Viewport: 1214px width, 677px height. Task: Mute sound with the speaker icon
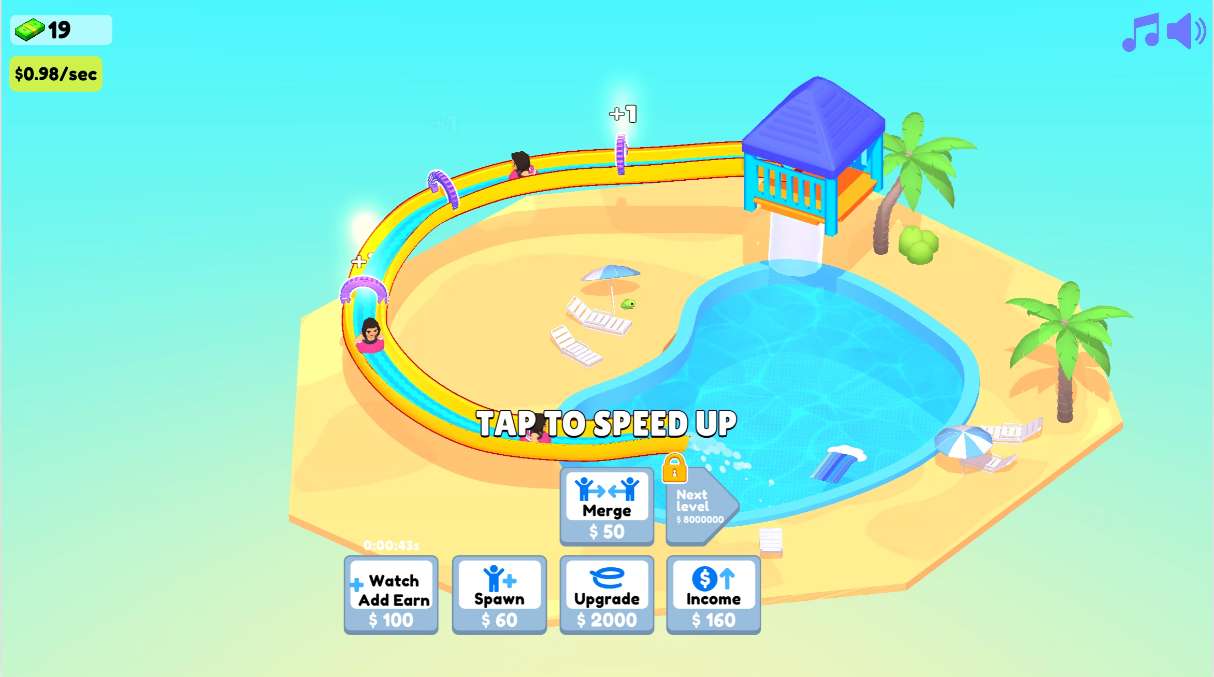[x=1186, y=32]
